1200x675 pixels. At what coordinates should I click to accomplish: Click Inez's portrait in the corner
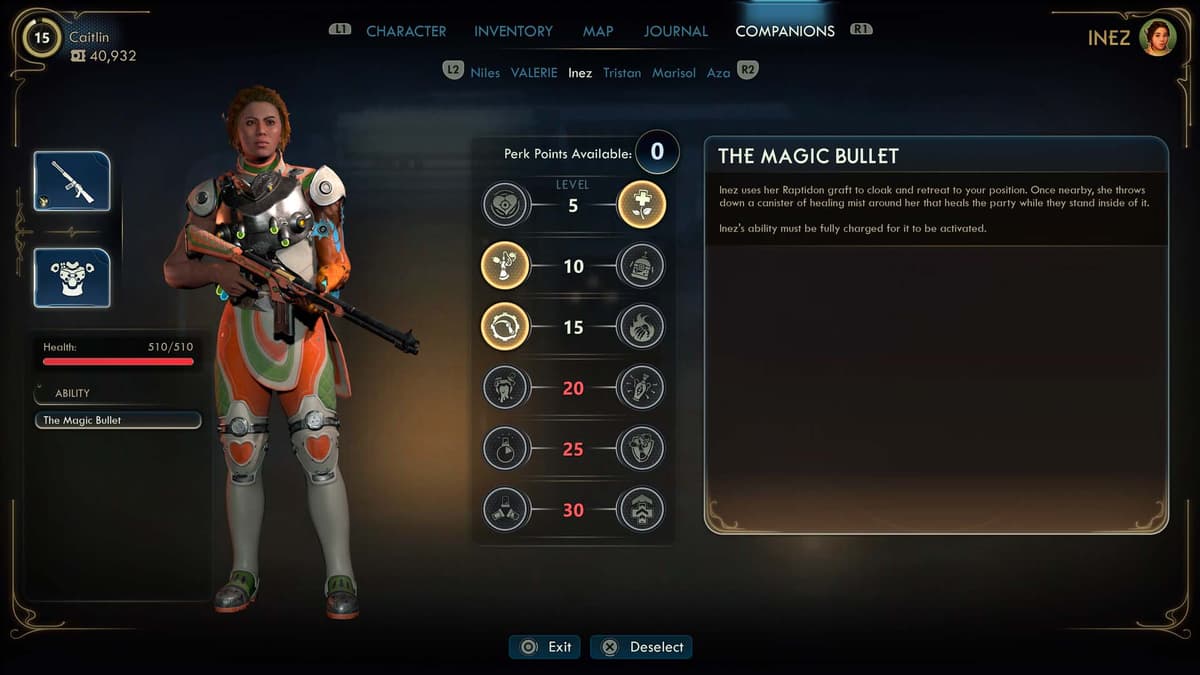point(1158,38)
